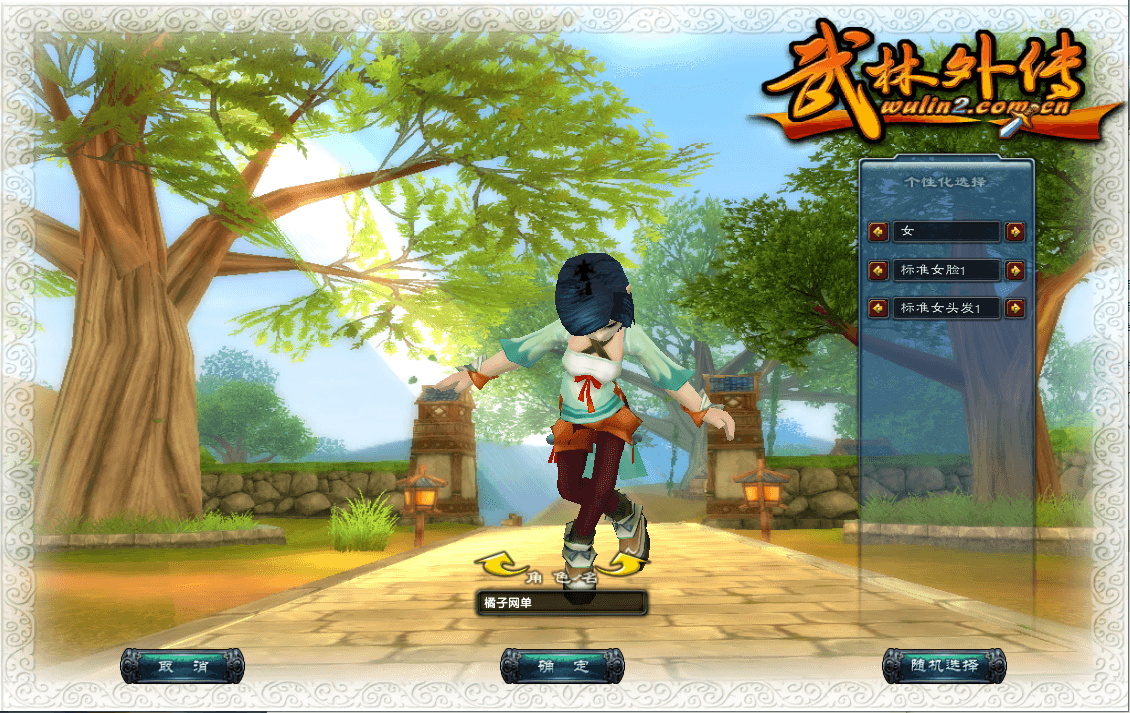The width and height of the screenshot is (1130, 713).
Task: Switch gender with the right arrow beside 女
Action: (1015, 232)
